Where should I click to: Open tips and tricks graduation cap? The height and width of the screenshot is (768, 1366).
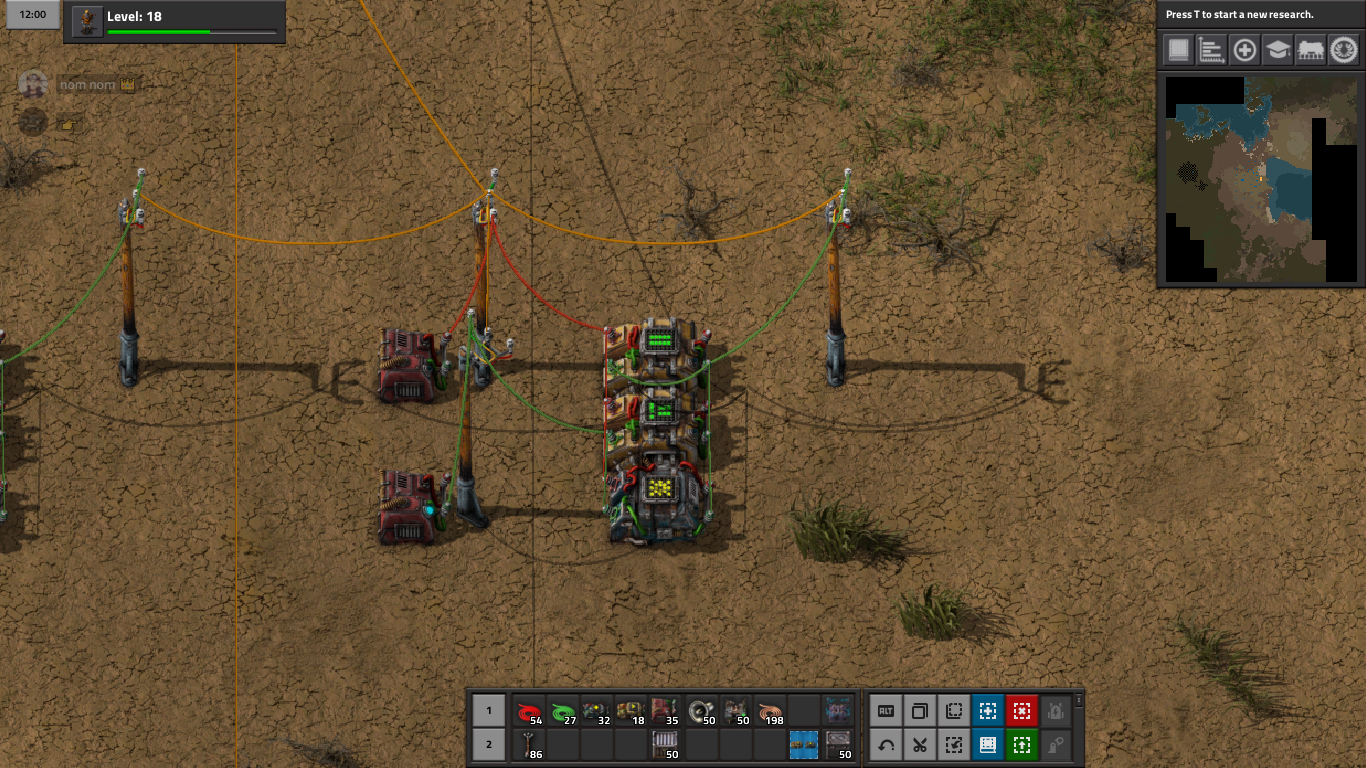(x=1277, y=50)
